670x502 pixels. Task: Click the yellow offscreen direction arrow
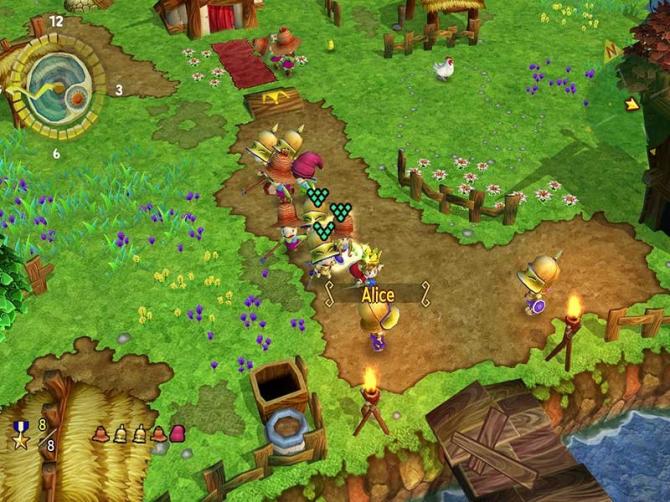tap(632, 103)
